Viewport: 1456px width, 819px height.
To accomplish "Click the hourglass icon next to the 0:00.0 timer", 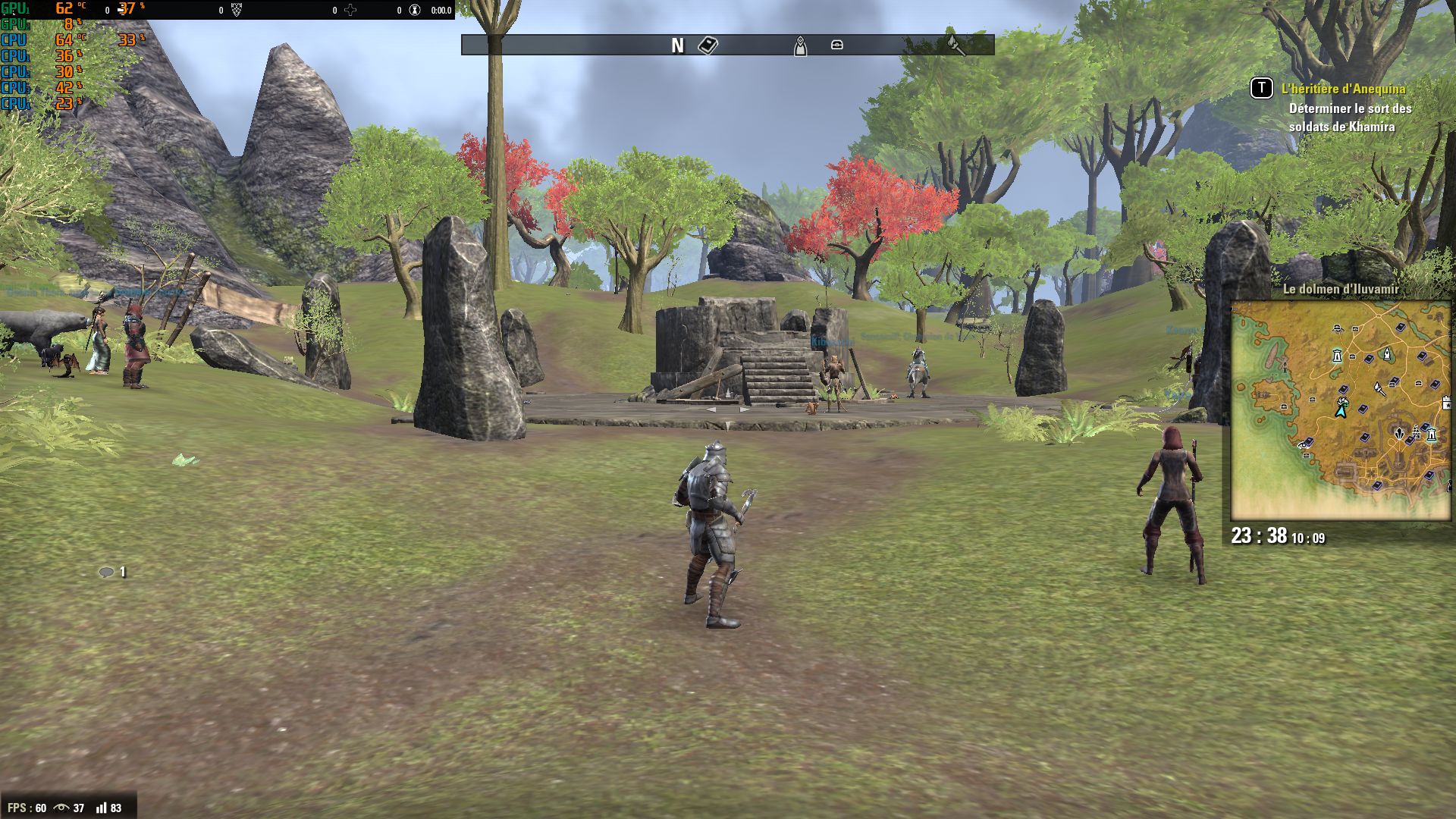I will [x=413, y=10].
